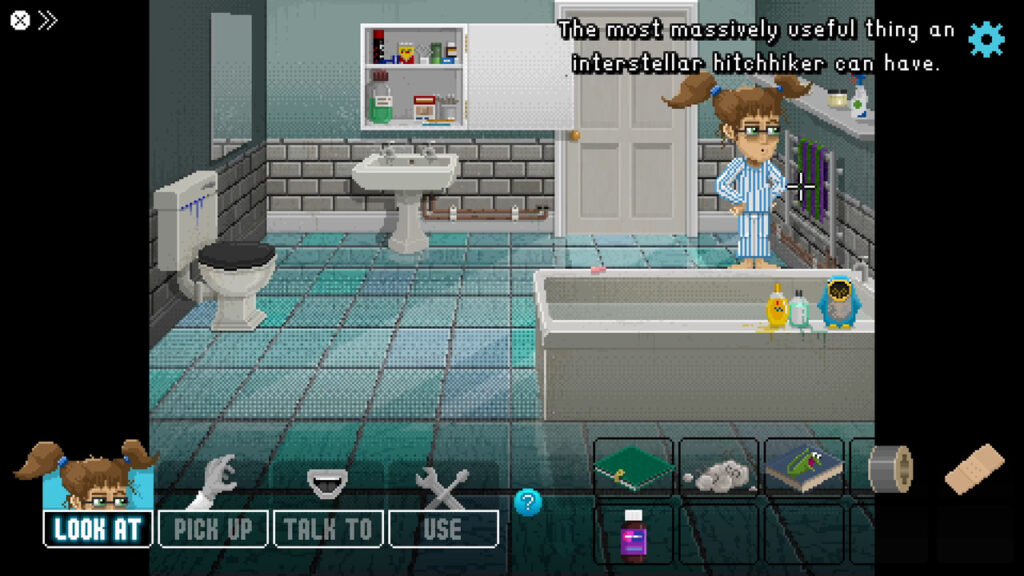Pick the blue book with green frog
Viewport: 1024px width, 576px height.
tap(804, 468)
